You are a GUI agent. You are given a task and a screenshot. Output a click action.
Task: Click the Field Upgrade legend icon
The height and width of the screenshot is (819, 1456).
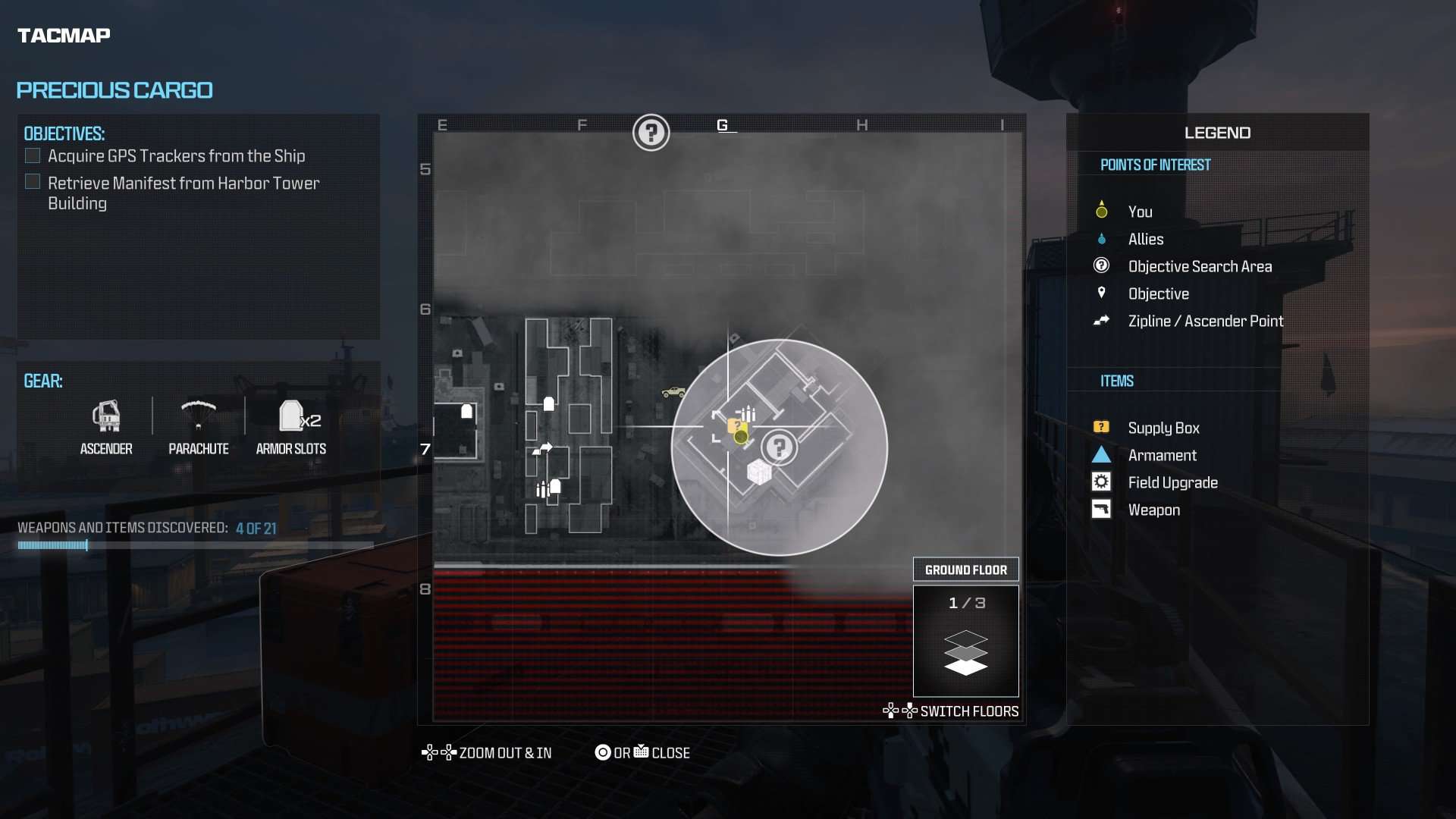coord(1102,482)
